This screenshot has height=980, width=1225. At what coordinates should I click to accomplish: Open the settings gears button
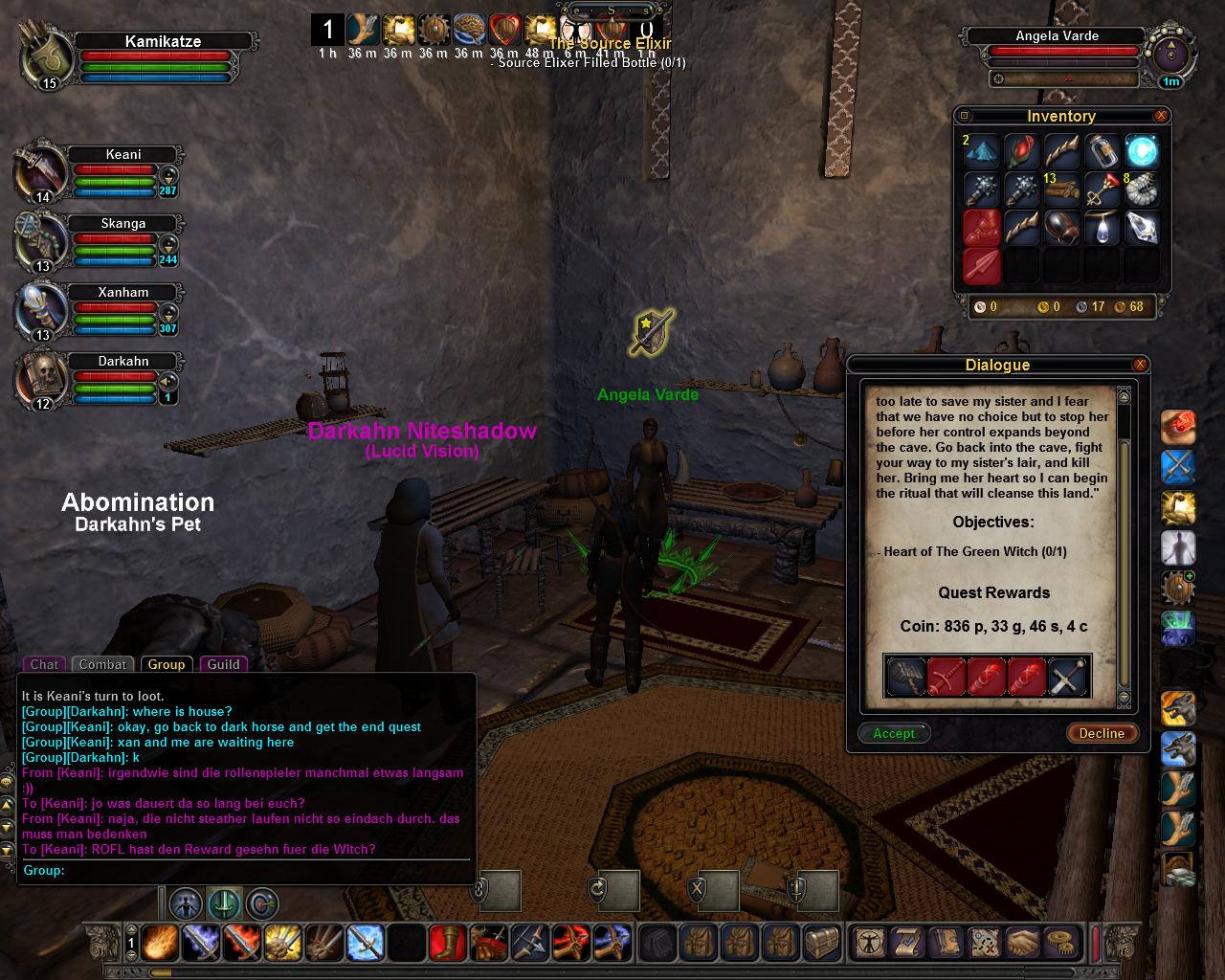(x=1059, y=943)
